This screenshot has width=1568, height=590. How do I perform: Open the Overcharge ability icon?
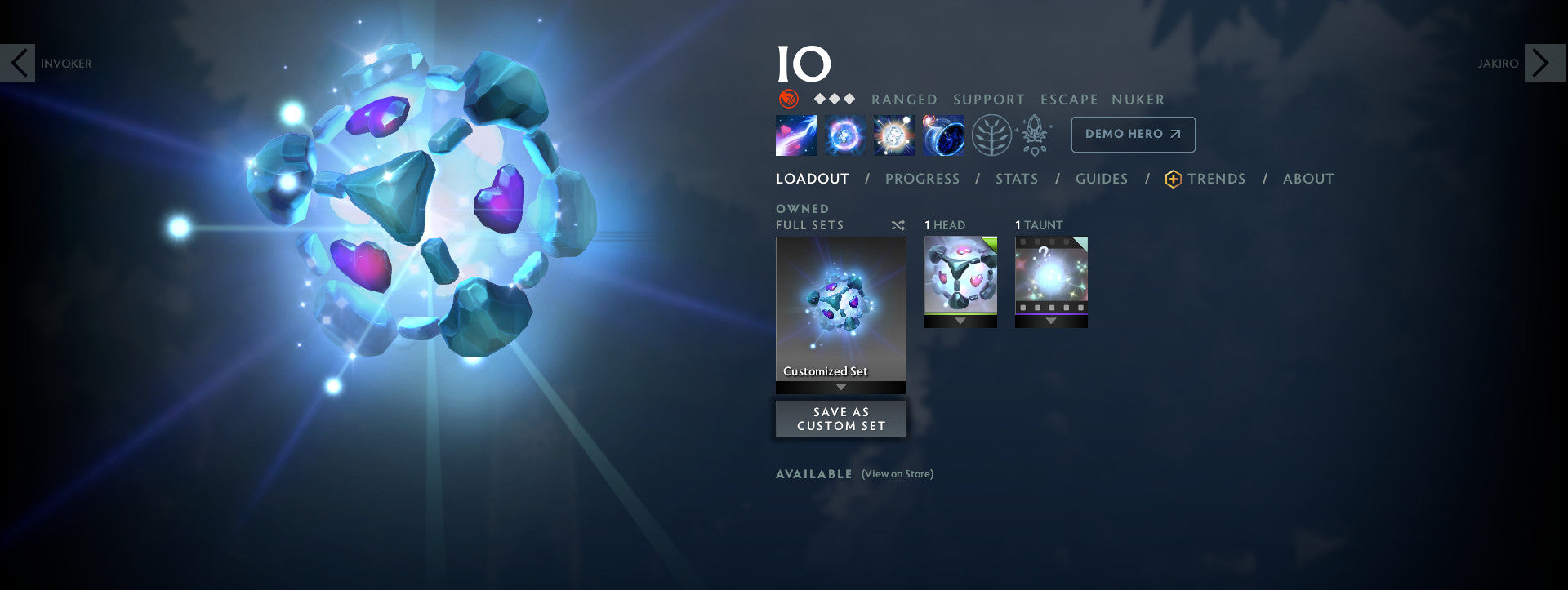pos(895,135)
